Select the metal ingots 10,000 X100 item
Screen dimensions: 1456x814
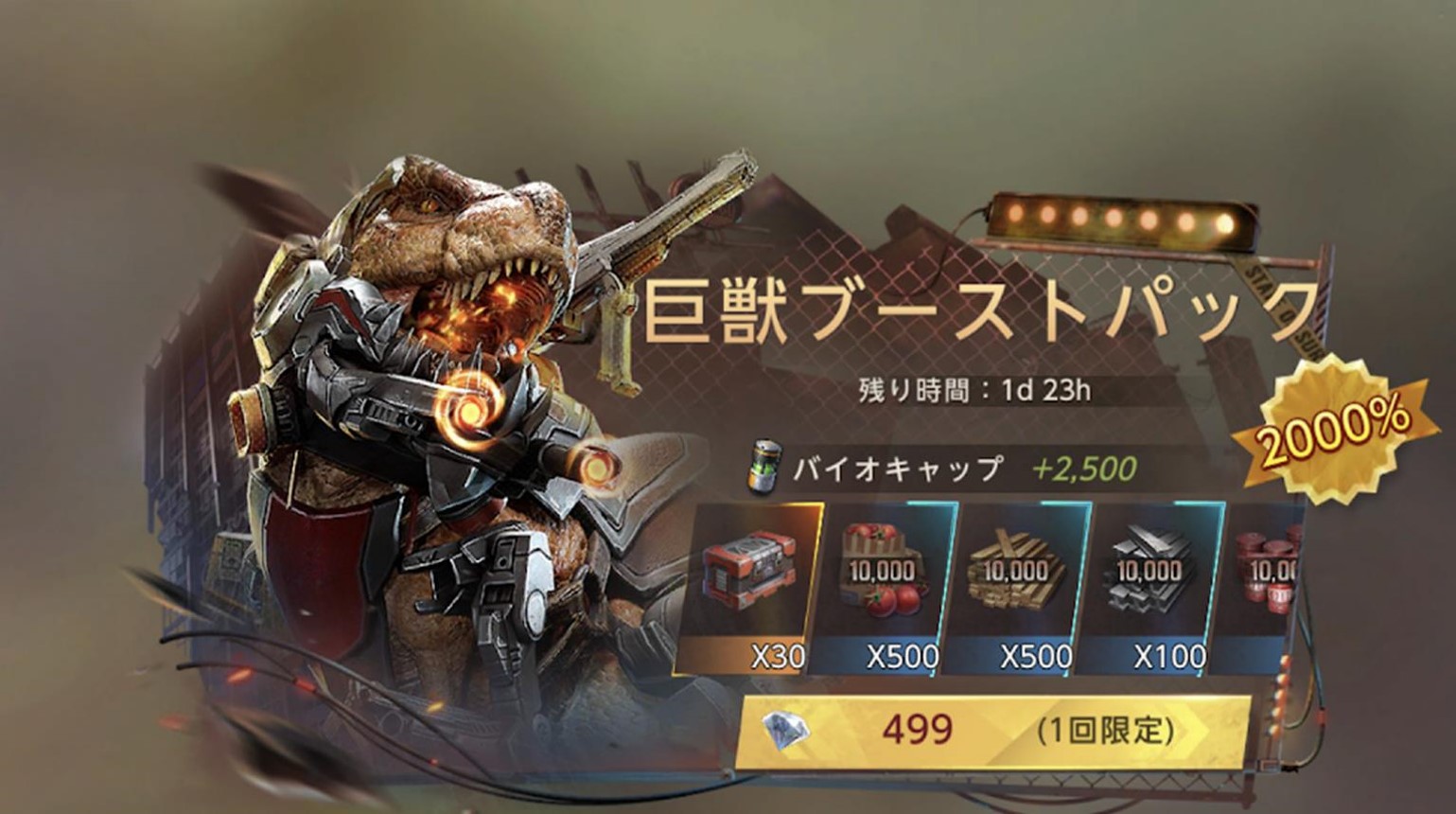pos(1149,587)
